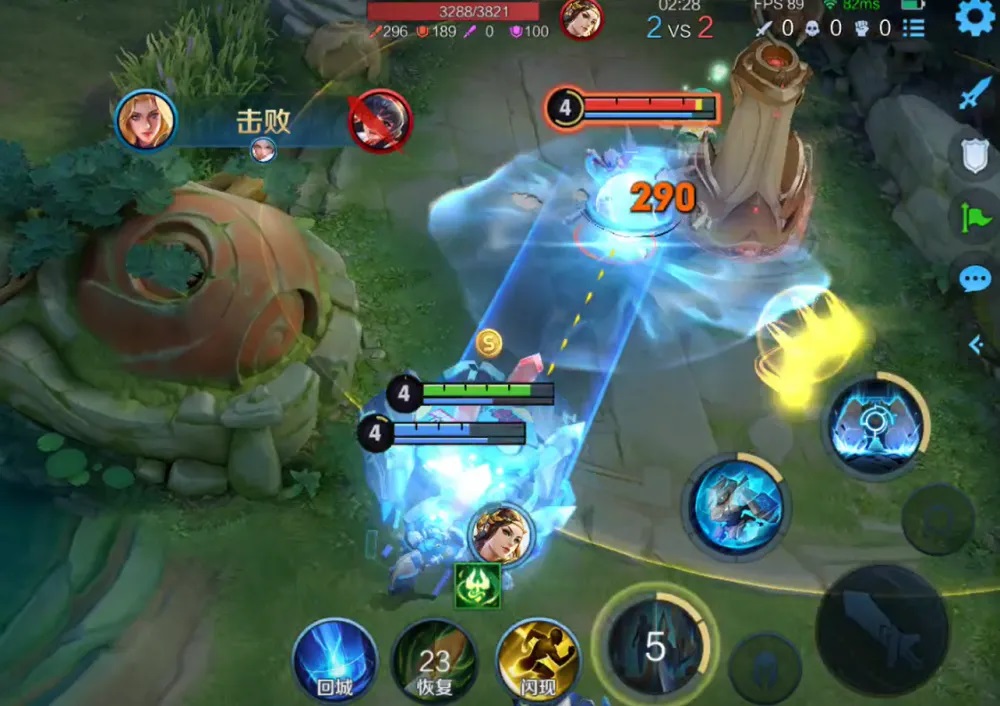
Task: Open the quick chat bubble
Action: point(974,279)
